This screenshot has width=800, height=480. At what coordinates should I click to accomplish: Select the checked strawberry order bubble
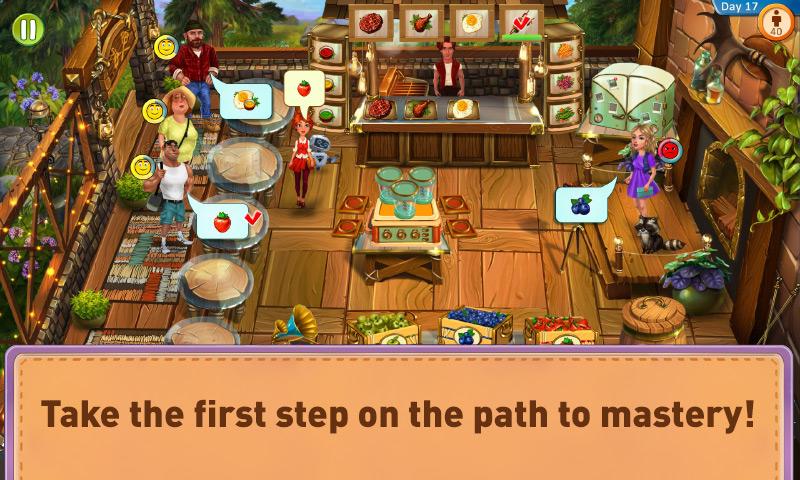tap(227, 220)
